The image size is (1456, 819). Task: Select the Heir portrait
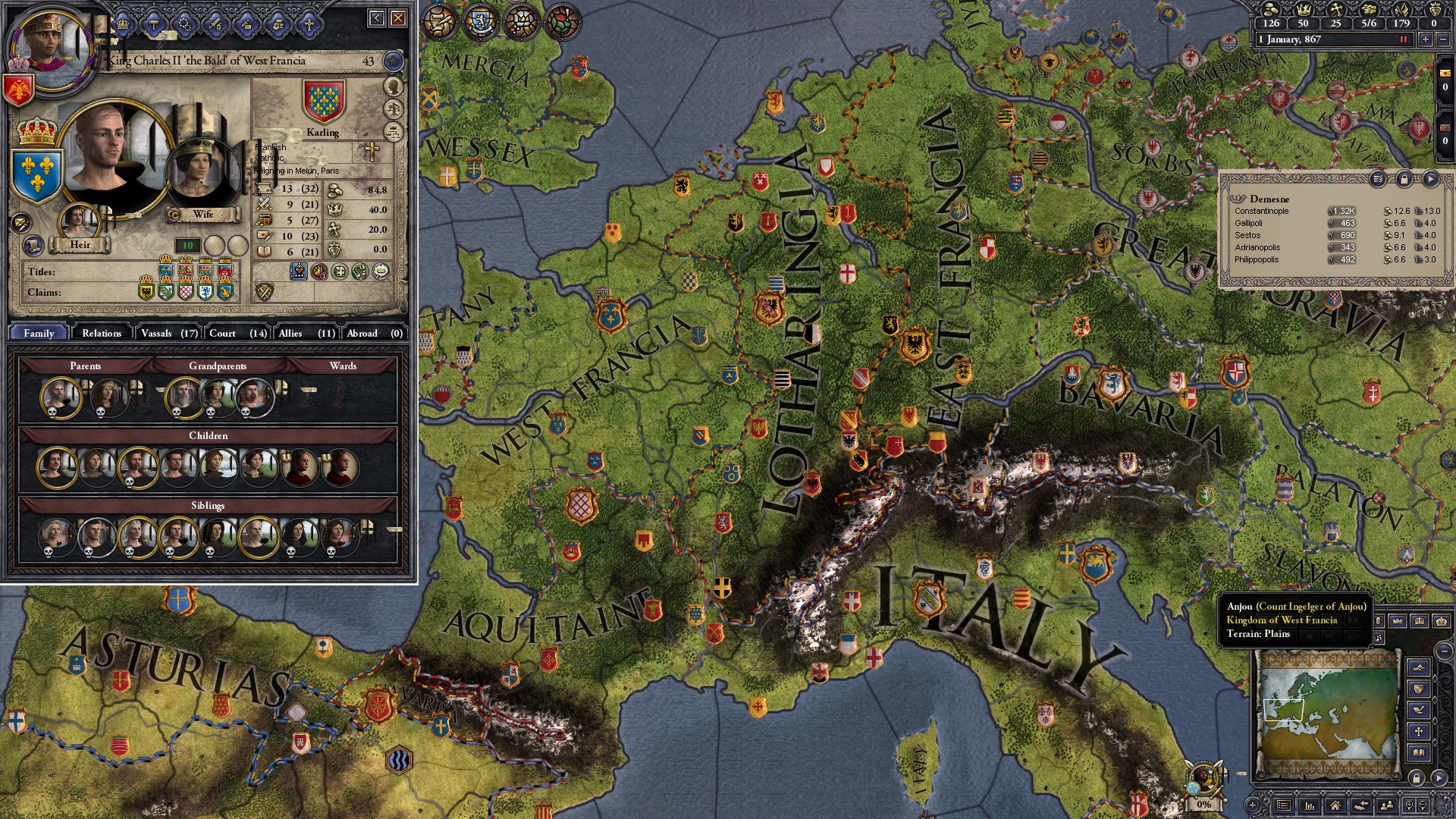tap(79, 221)
